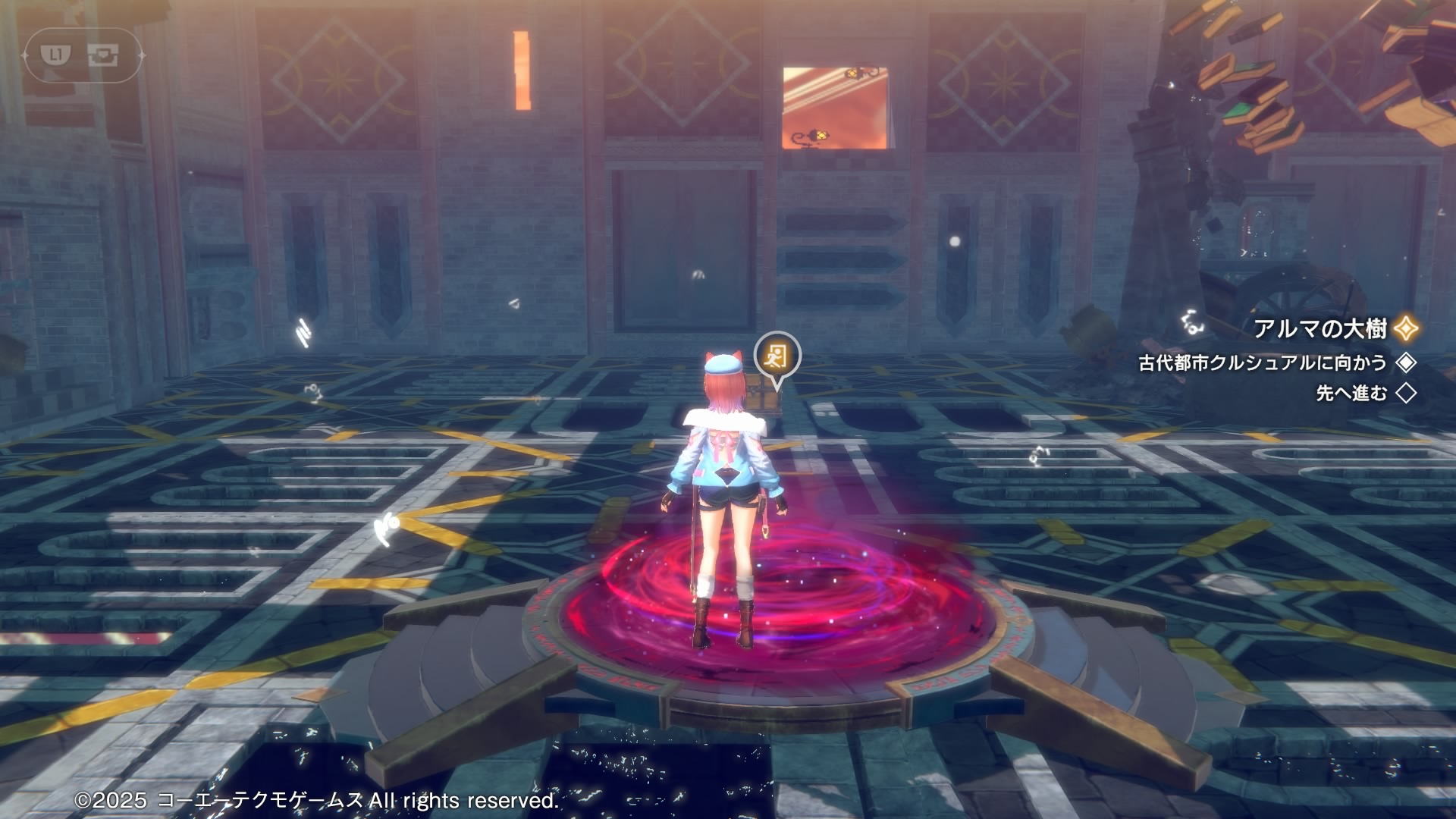The image size is (1456, 819).
Task: Open the アルマの大樹 quest title
Action: click(x=1320, y=328)
